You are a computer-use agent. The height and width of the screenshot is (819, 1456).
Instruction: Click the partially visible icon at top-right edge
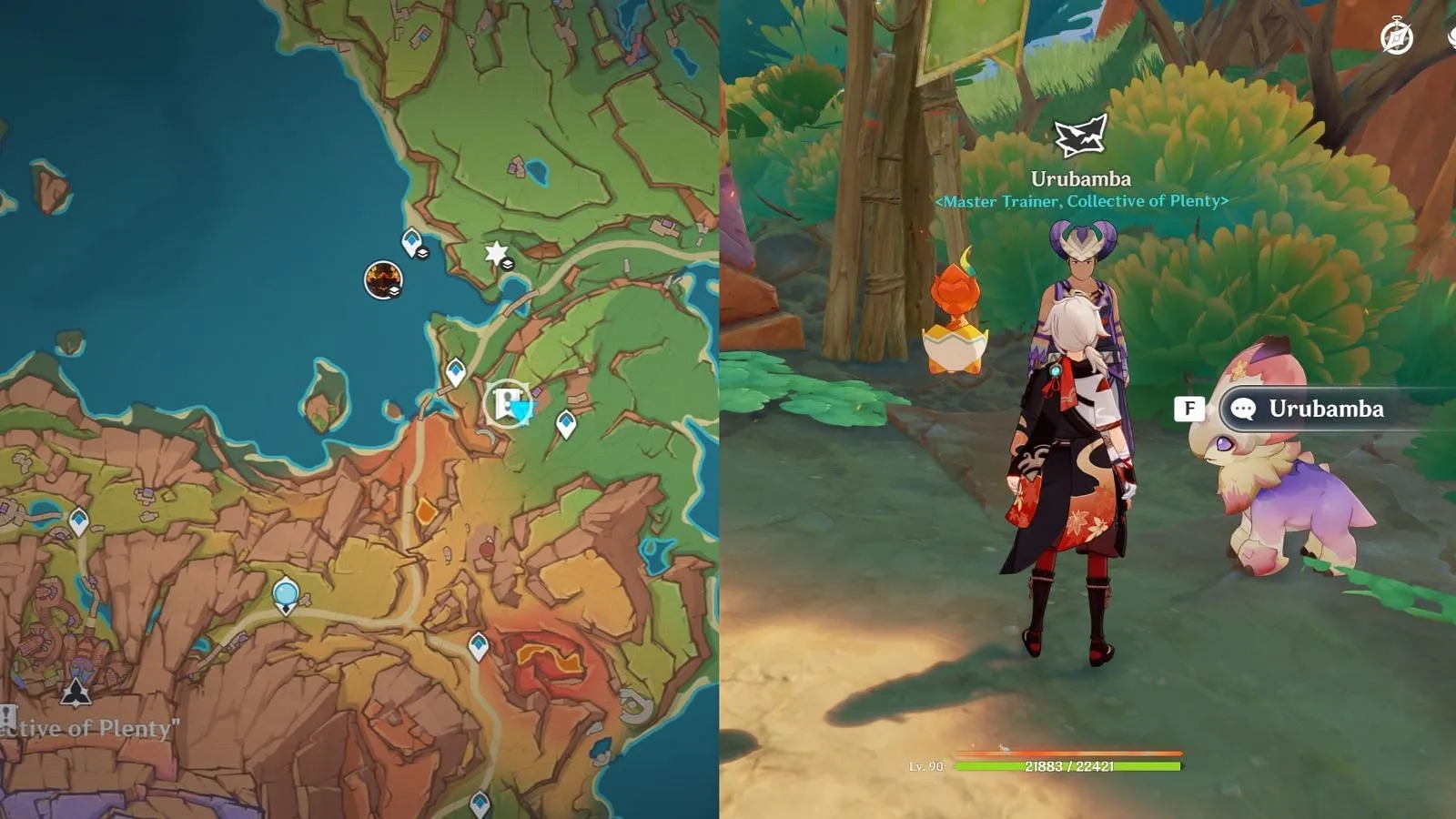(1452, 40)
